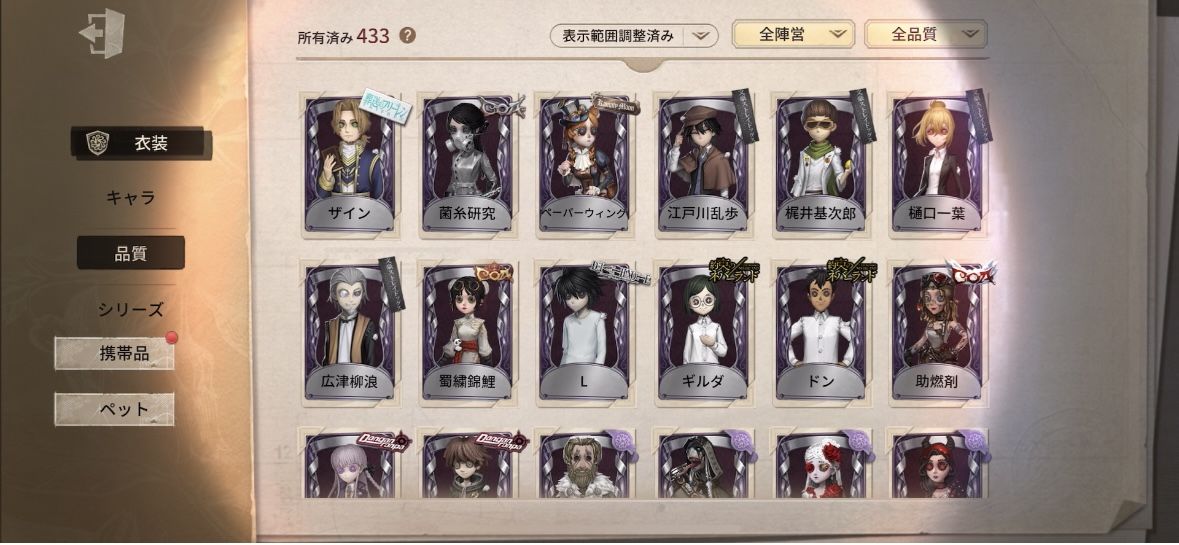Click the question mark help icon
Image resolution: width=1179 pixels, height=545 pixels.
click(x=407, y=36)
